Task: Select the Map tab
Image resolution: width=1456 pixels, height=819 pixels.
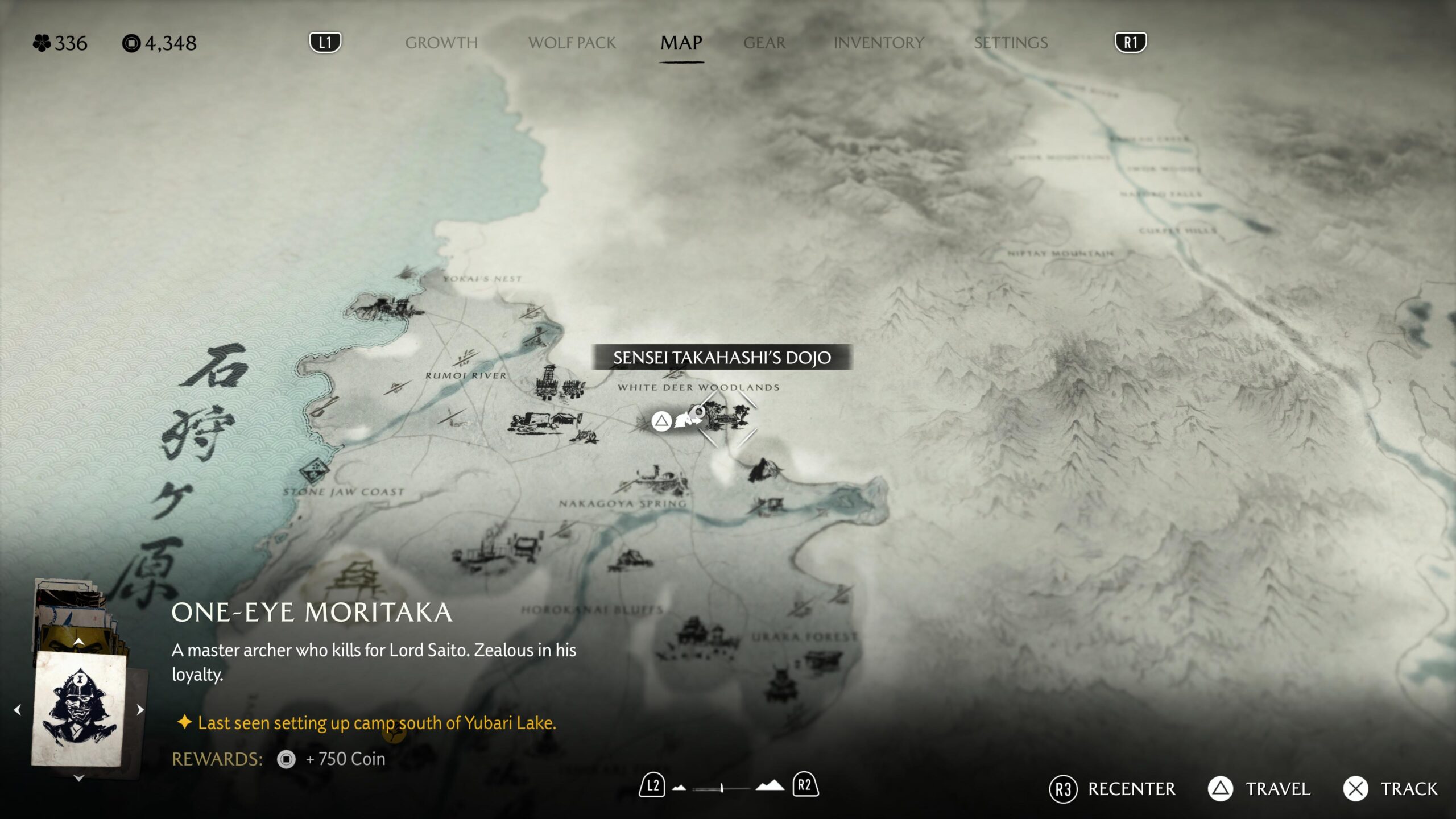Action: tap(681, 43)
